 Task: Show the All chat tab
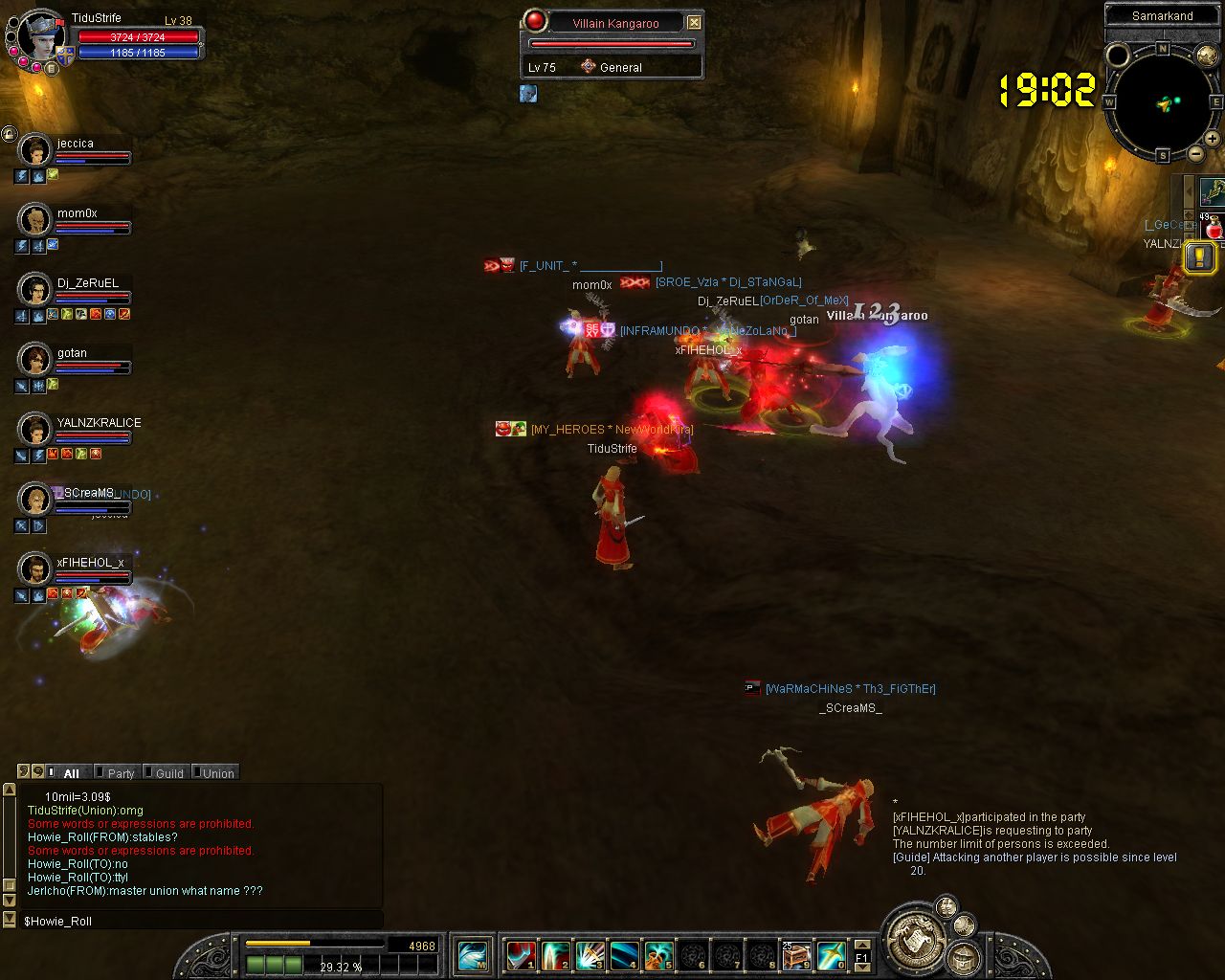[70, 773]
